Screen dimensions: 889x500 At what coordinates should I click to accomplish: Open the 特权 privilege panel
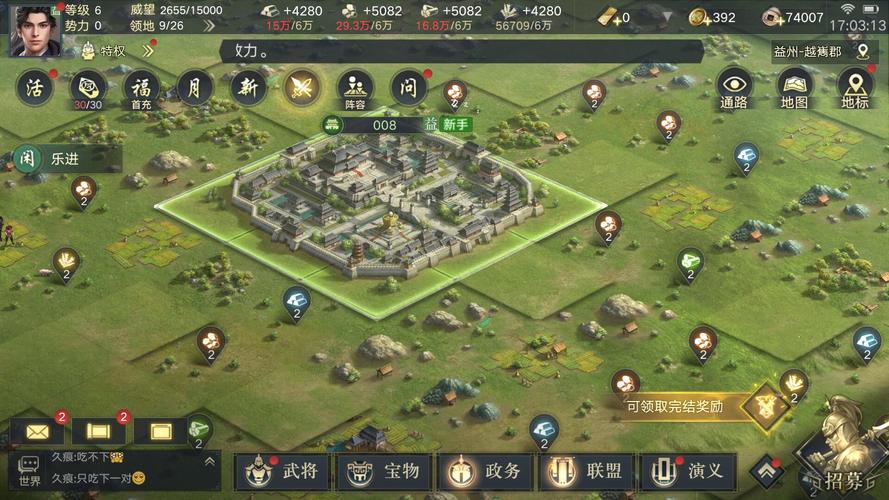click(x=114, y=50)
